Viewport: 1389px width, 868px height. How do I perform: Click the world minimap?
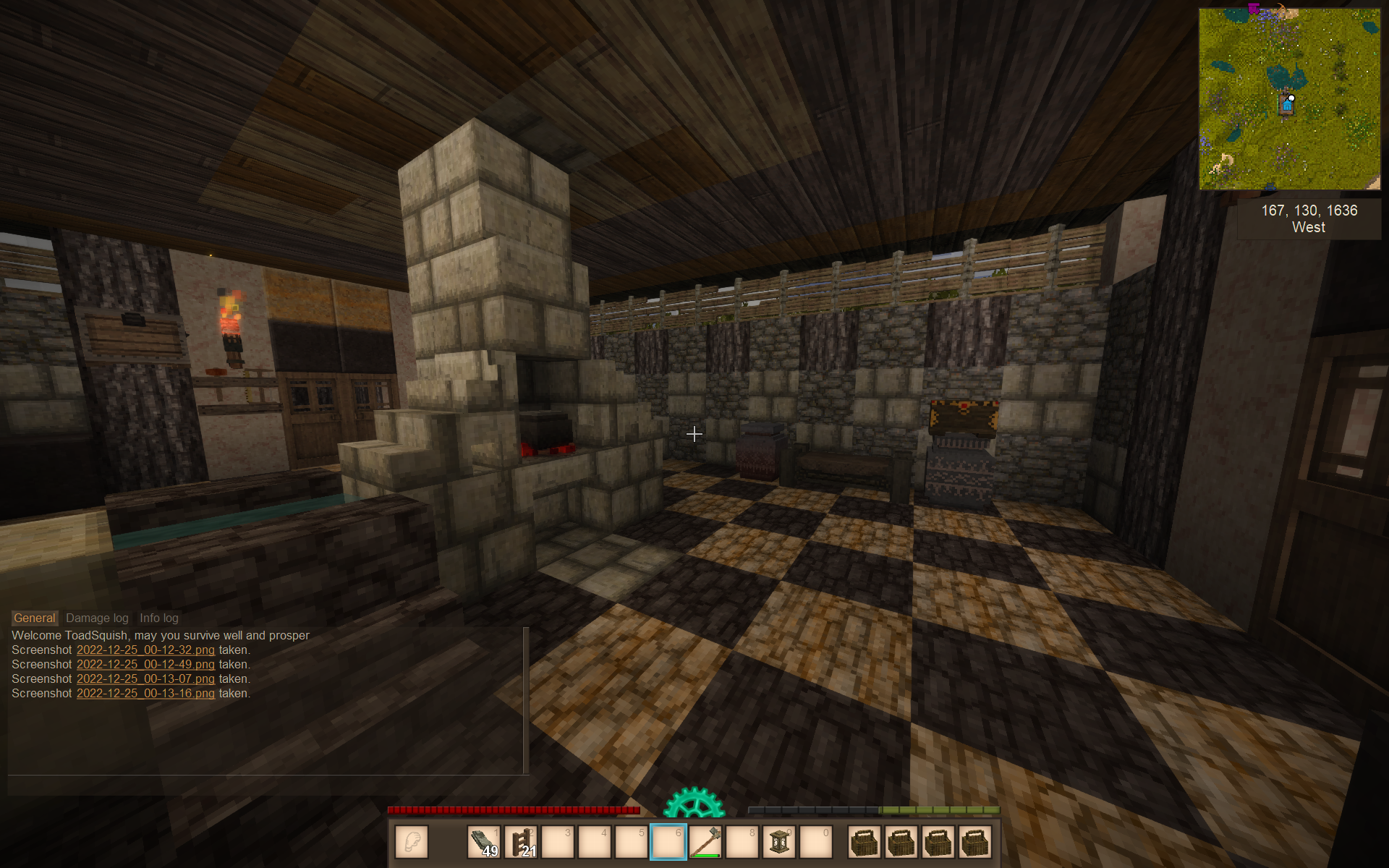tap(1289, 99)
